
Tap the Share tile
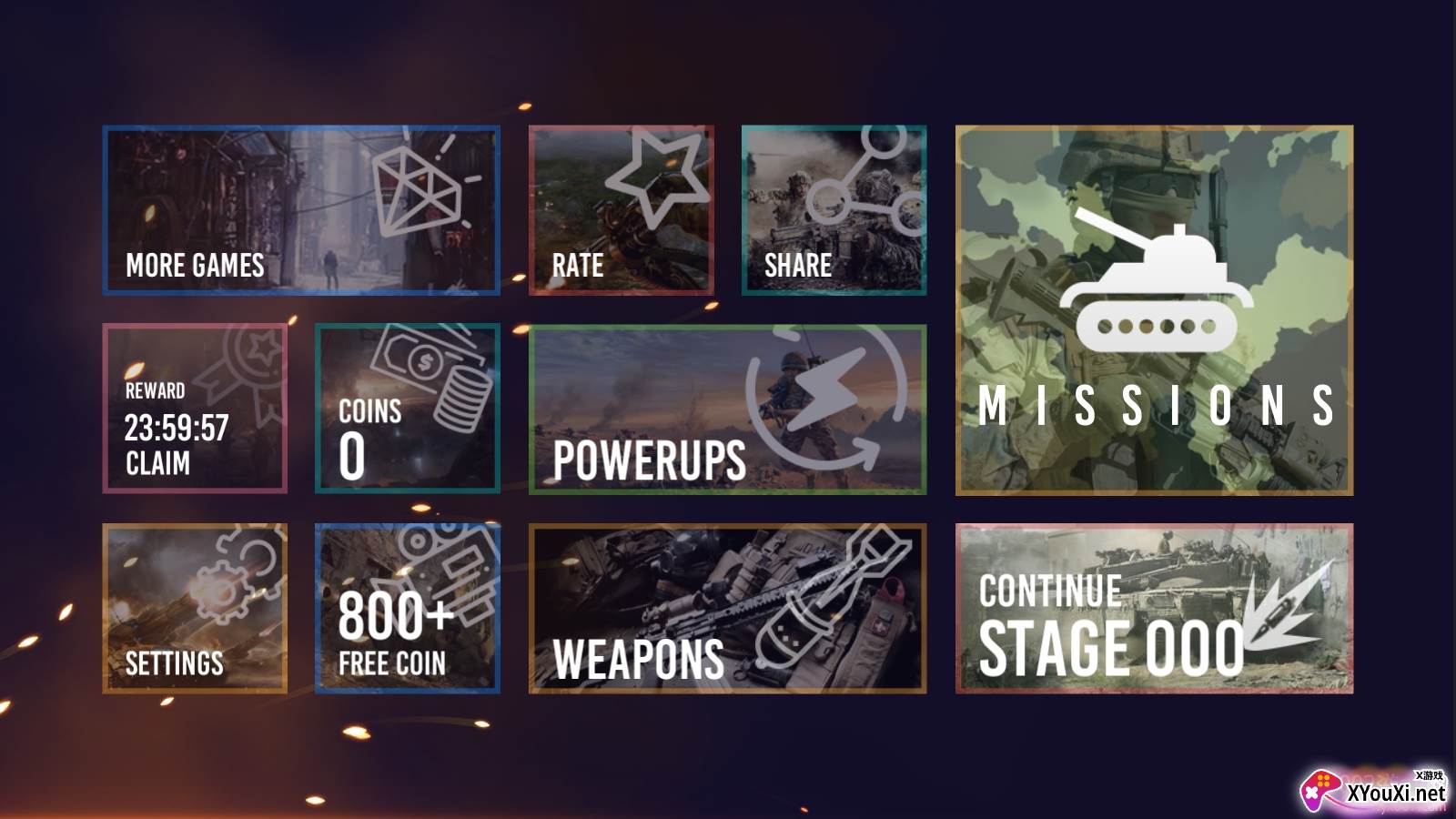tap(834, 210)
